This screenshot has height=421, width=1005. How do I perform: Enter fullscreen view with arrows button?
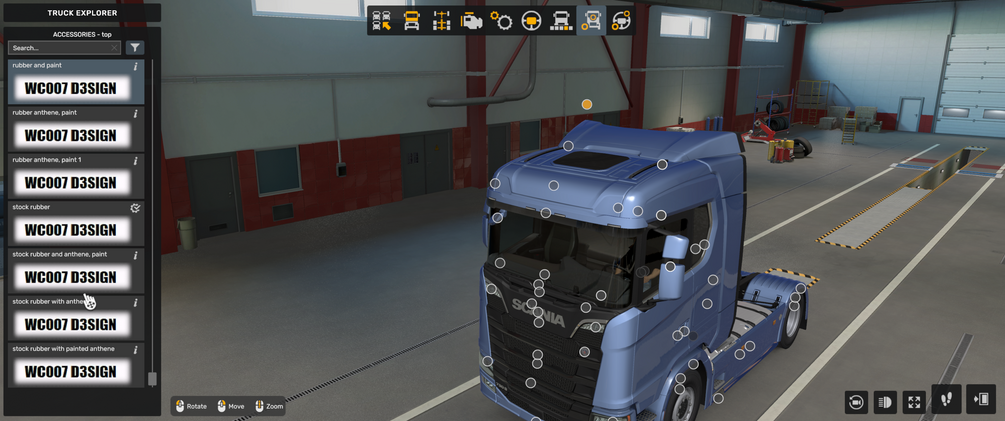(x=914, y=401)
